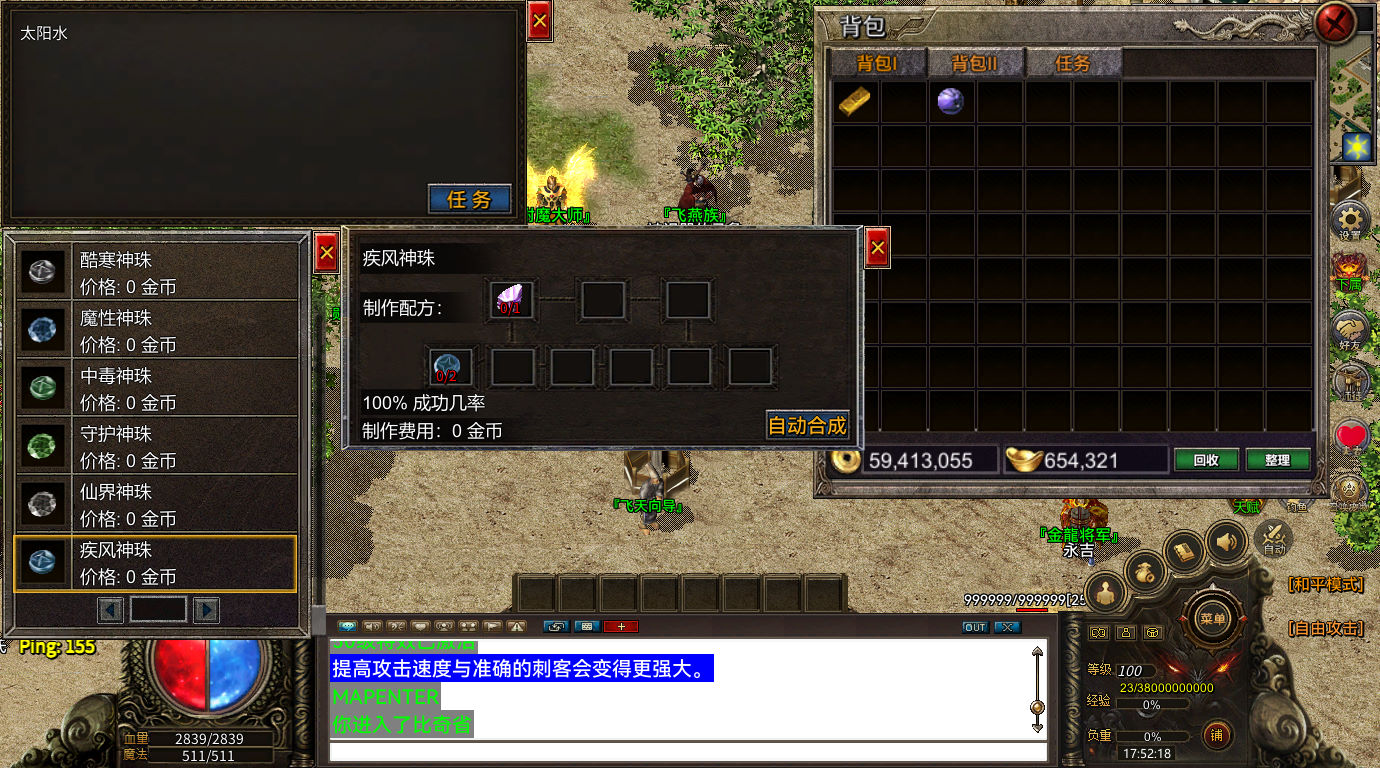Switch to the 背包II tab
This screenshot has width=1380, height=768.
click(x=975, y=64)
